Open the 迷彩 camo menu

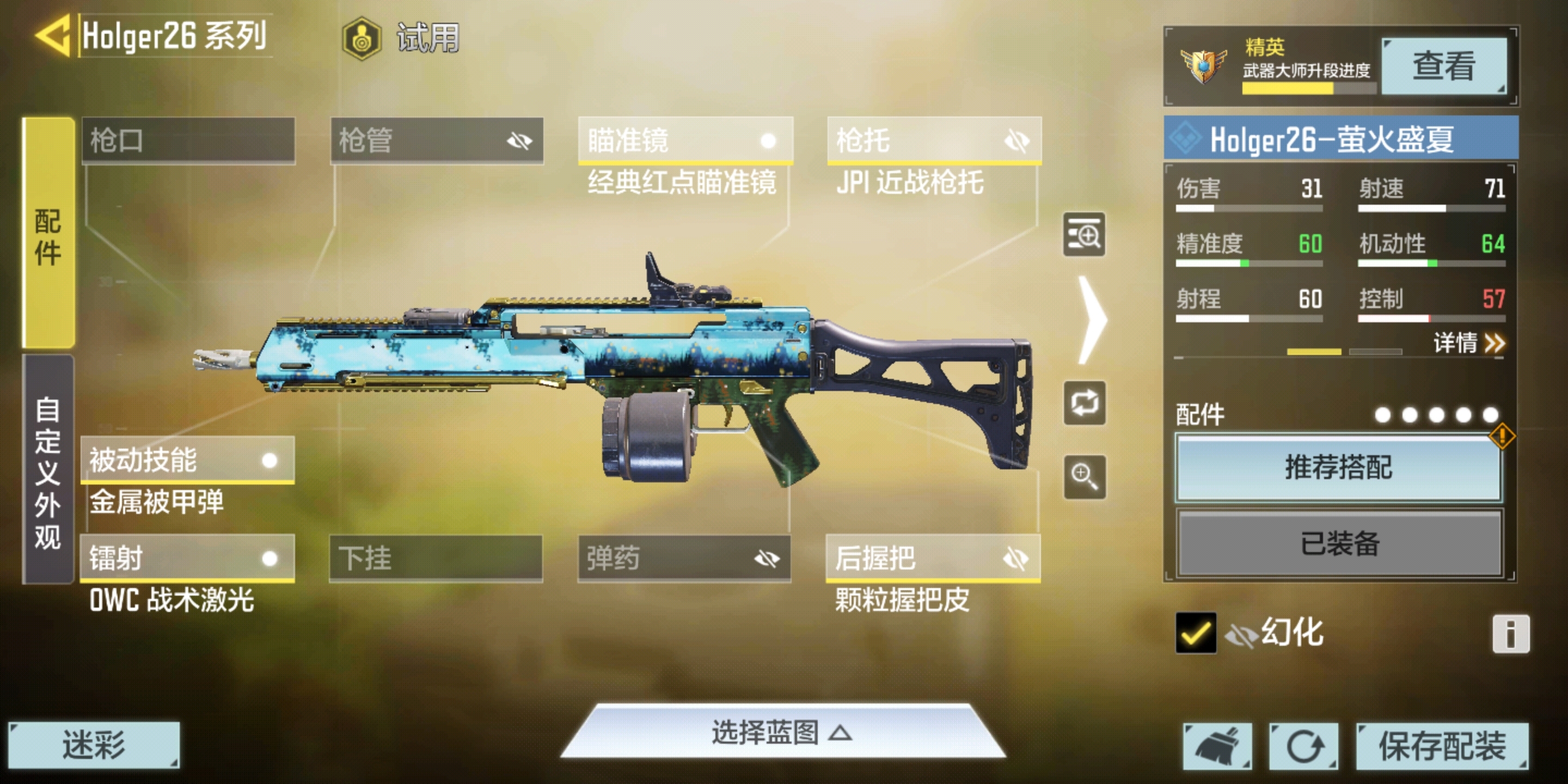pos(94,745)
